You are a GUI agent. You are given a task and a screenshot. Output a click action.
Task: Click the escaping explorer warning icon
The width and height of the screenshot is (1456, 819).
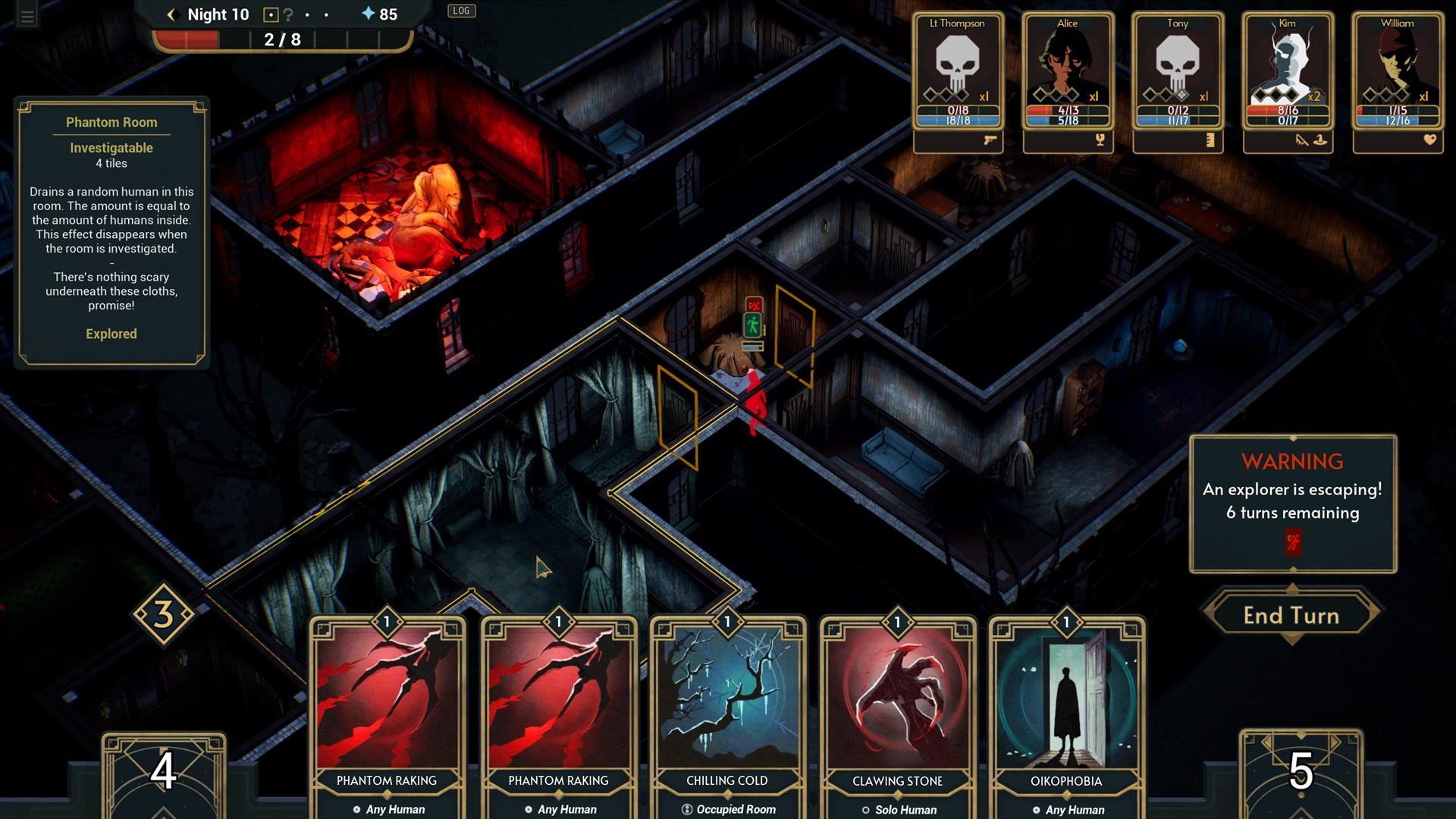(1293, 542)
